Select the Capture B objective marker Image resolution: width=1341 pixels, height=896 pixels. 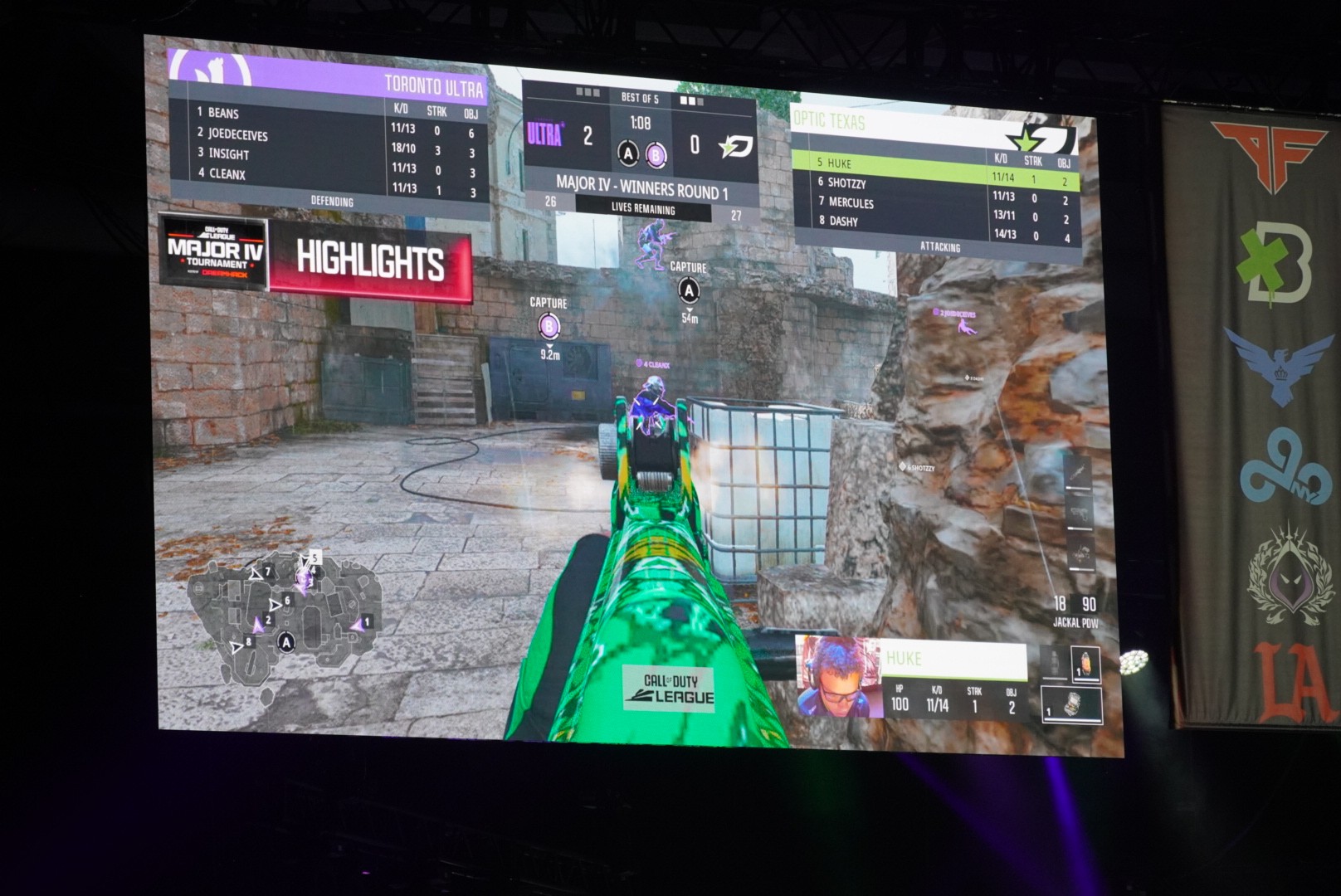(x=549, y=326)
